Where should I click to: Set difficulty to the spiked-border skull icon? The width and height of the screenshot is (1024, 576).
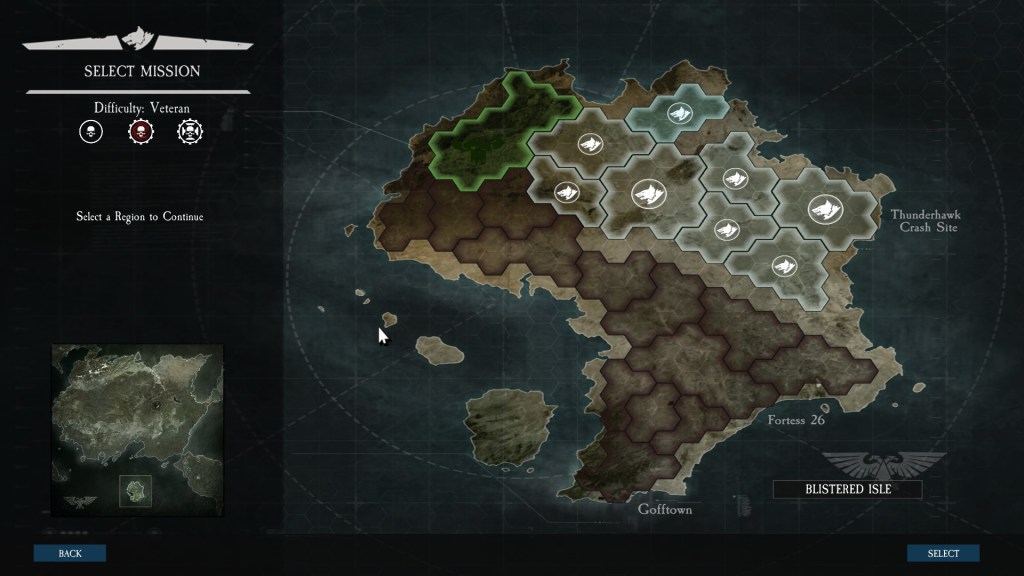click(x=190, y=131)
